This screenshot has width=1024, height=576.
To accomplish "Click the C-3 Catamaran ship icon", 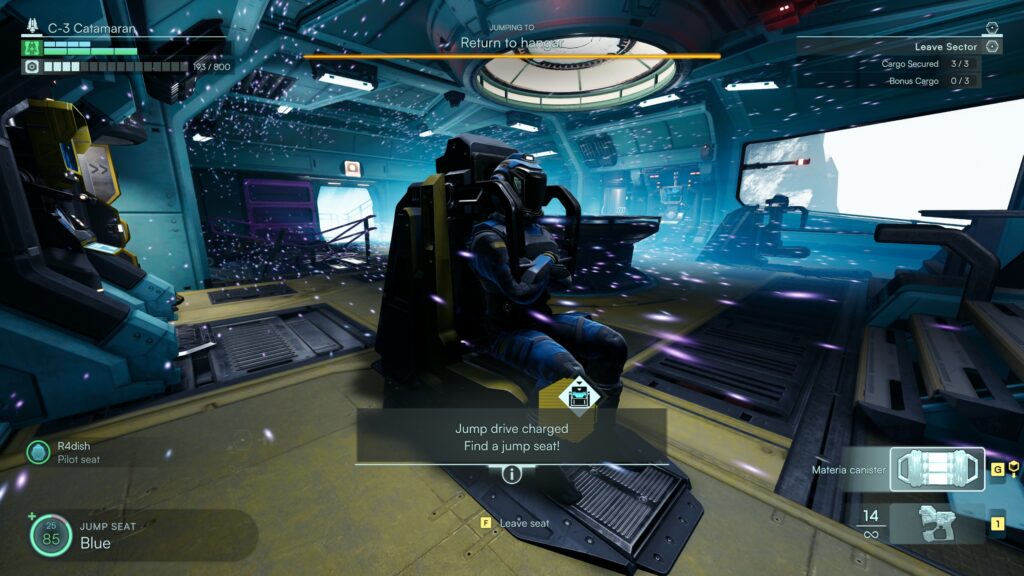I will [x=30, y=29].
